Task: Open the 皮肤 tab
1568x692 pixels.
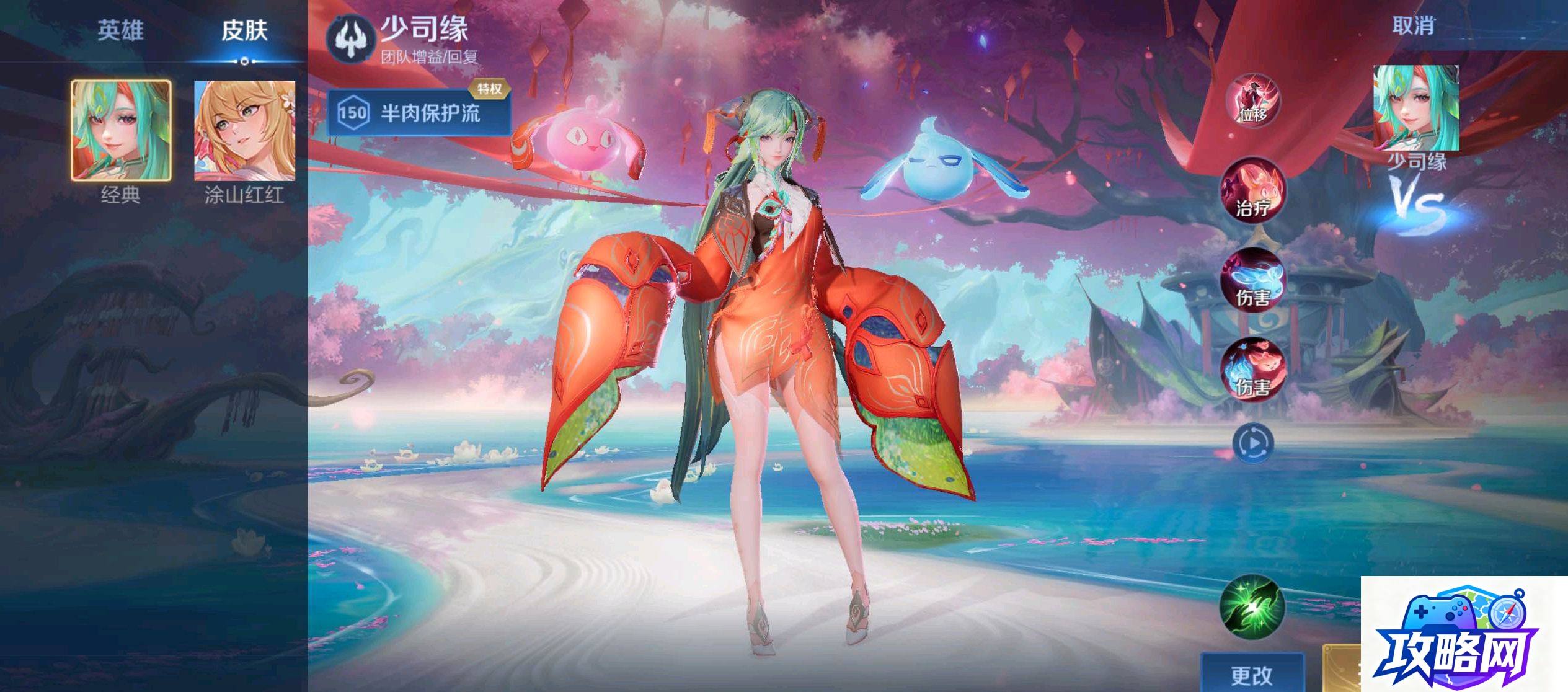Action: click(244, 30)
